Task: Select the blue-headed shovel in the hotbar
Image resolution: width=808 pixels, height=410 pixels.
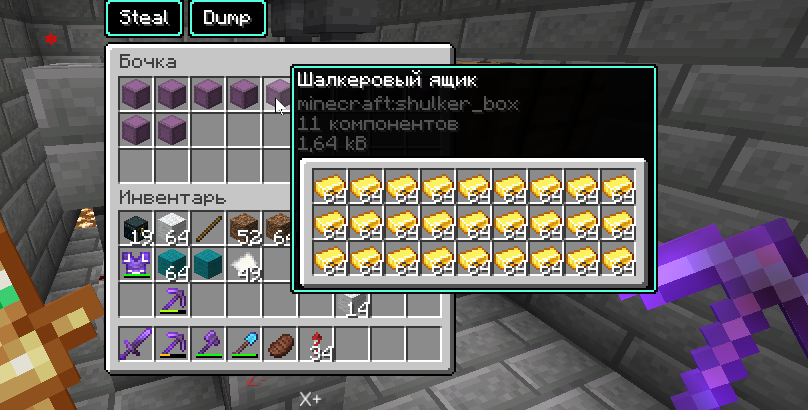Action: (x=245, y=343)
